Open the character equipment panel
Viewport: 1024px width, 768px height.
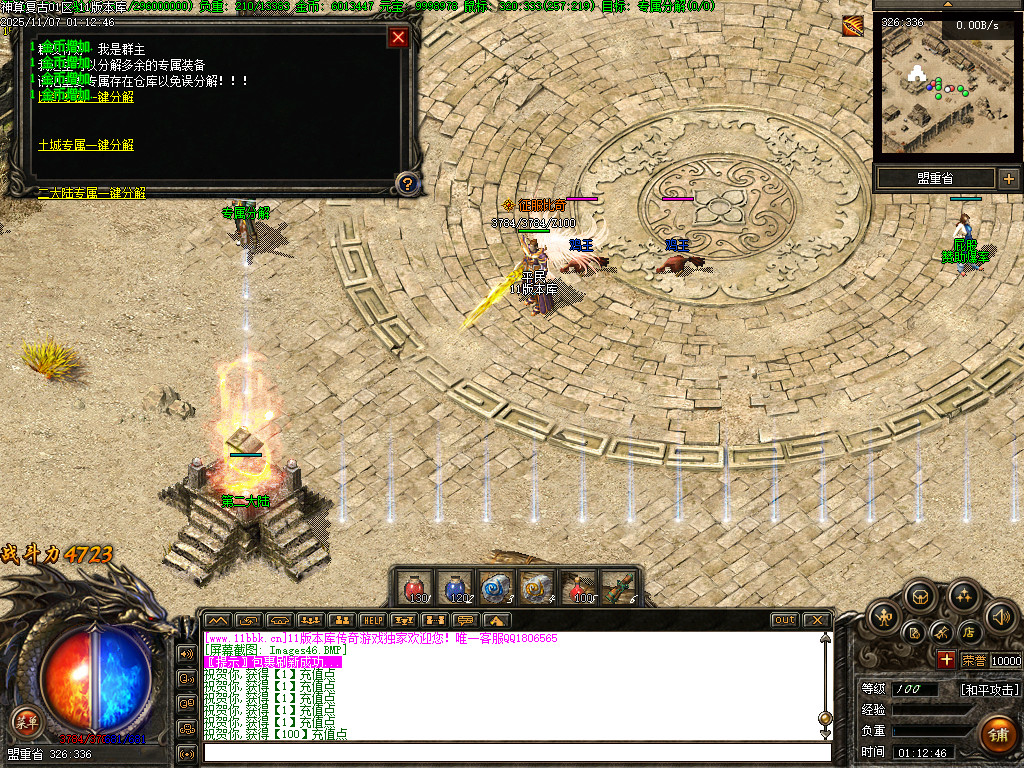(884, 616)
